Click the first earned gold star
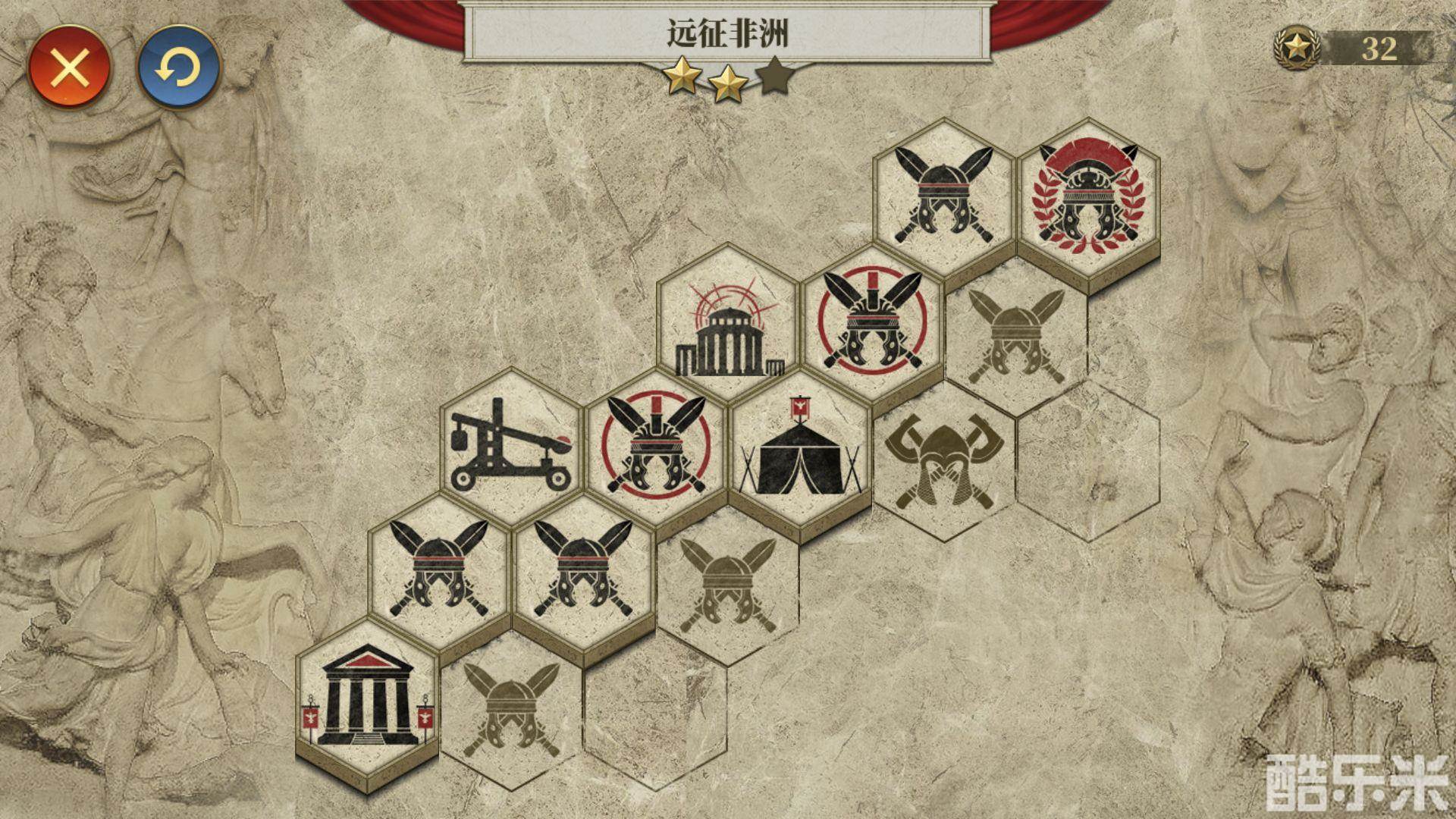The height and width of the screenshot is (819, 1456). point(682,77)
